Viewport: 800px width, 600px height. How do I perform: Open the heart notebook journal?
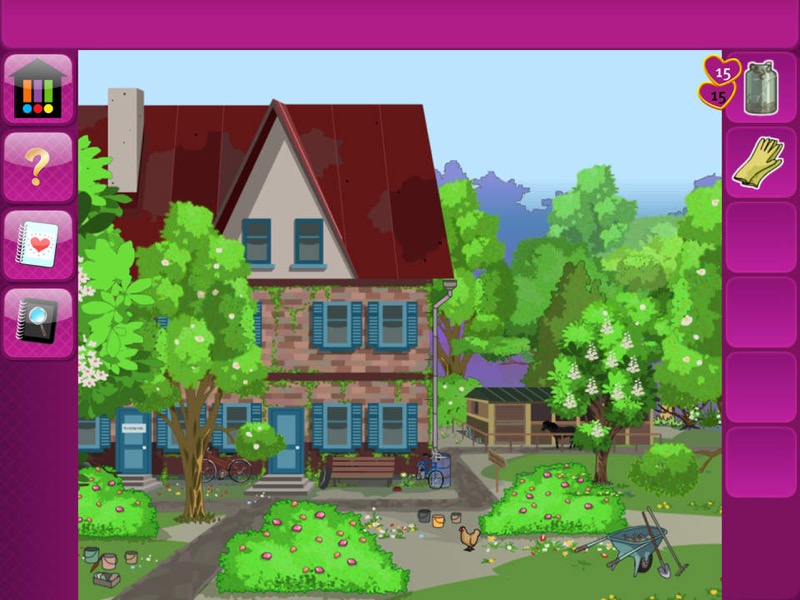(x=38, y=245)
